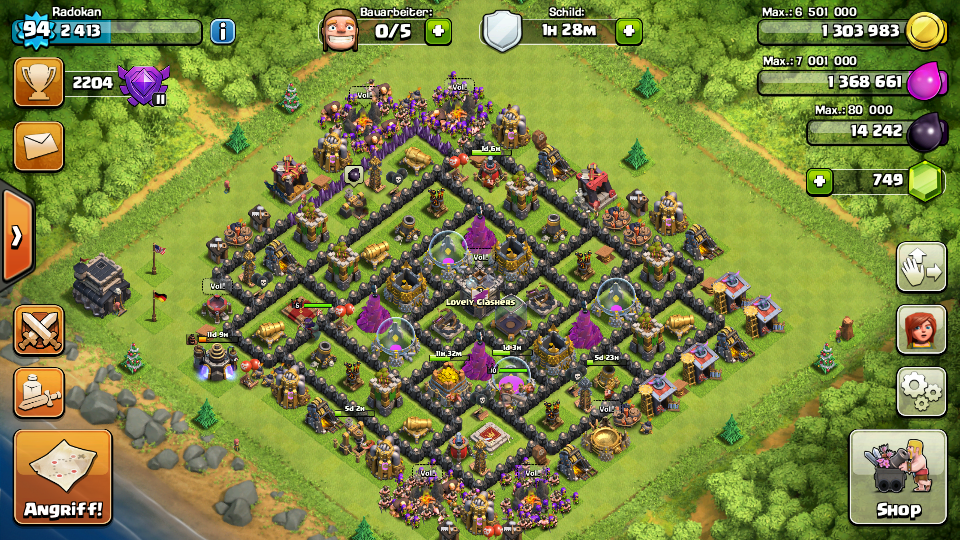This screenshot has height=540, width=960.
Task: Tap the purple league badge
Action: pyautogui.click(x=145, y=83)
